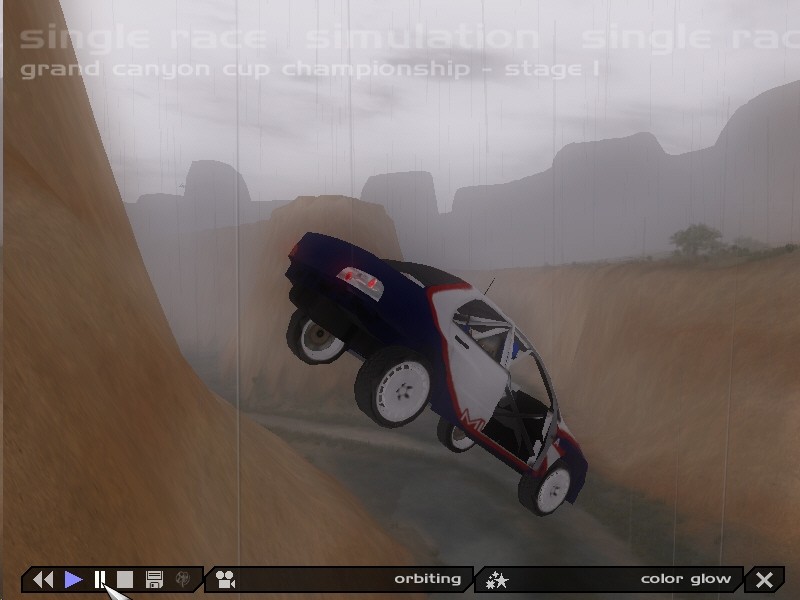This screenshot has height=600, width=800.
Task: Save the replay with the floppy disk icon
Action: click(154, 579)
